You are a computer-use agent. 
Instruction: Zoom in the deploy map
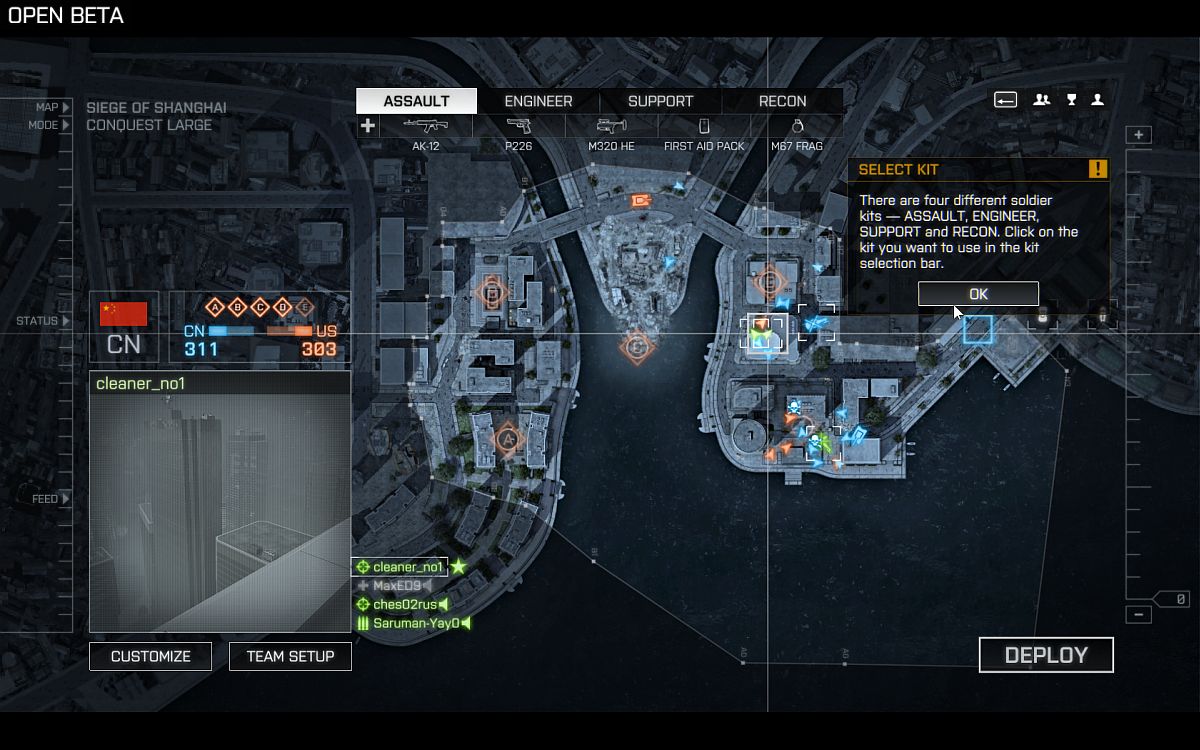(1139, 135)
